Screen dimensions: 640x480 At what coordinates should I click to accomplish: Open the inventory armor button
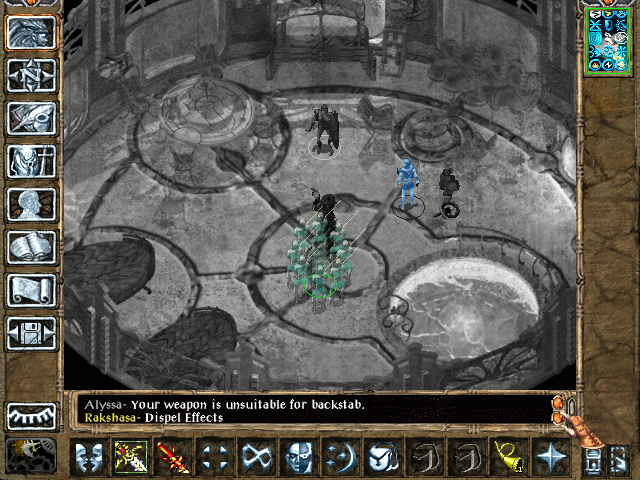tap(31, 161)
